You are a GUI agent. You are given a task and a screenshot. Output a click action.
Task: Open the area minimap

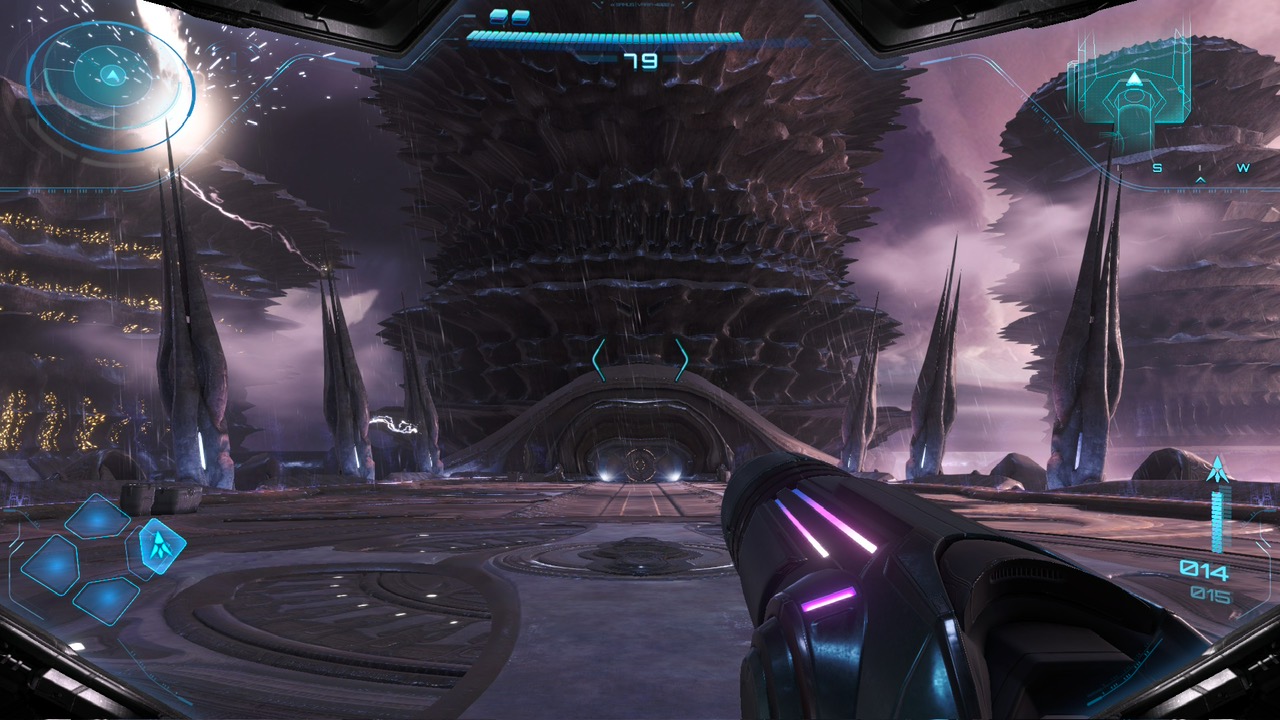pyautogui.click(x=1133, y=92)
